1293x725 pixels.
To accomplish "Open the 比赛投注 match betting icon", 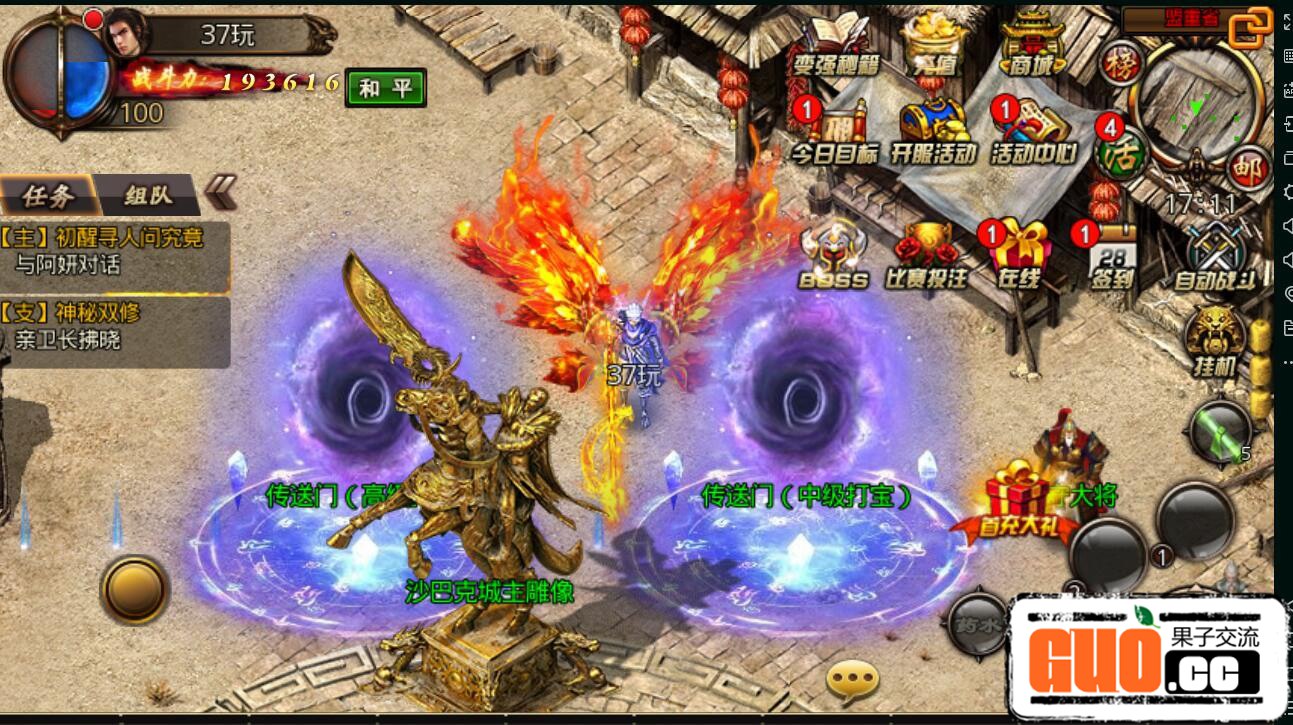I will [x=926, y=255].
